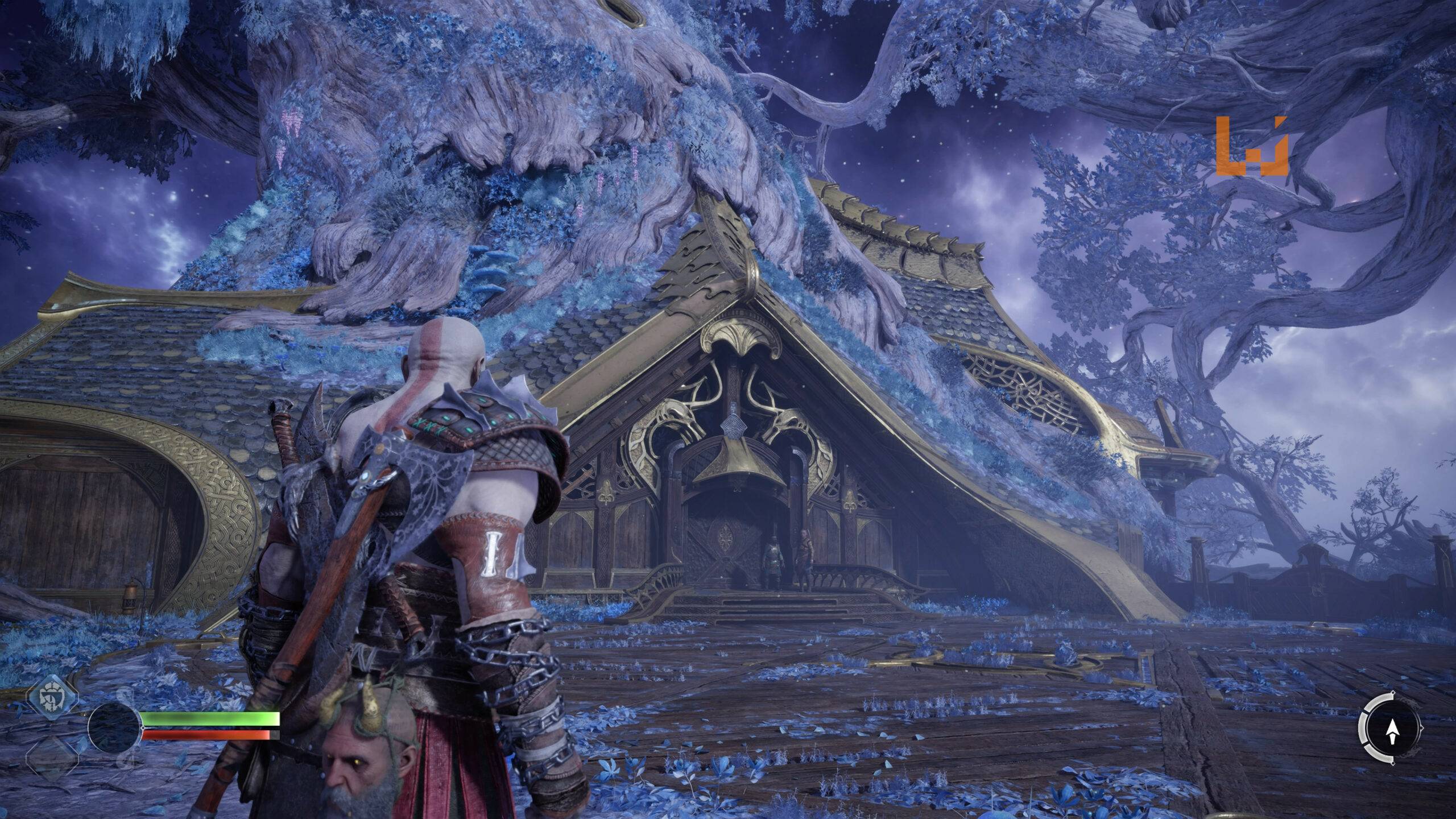Screen dimensions: 1456x819
Task: Select the shield block icon above the health bar
Action: 51,697
